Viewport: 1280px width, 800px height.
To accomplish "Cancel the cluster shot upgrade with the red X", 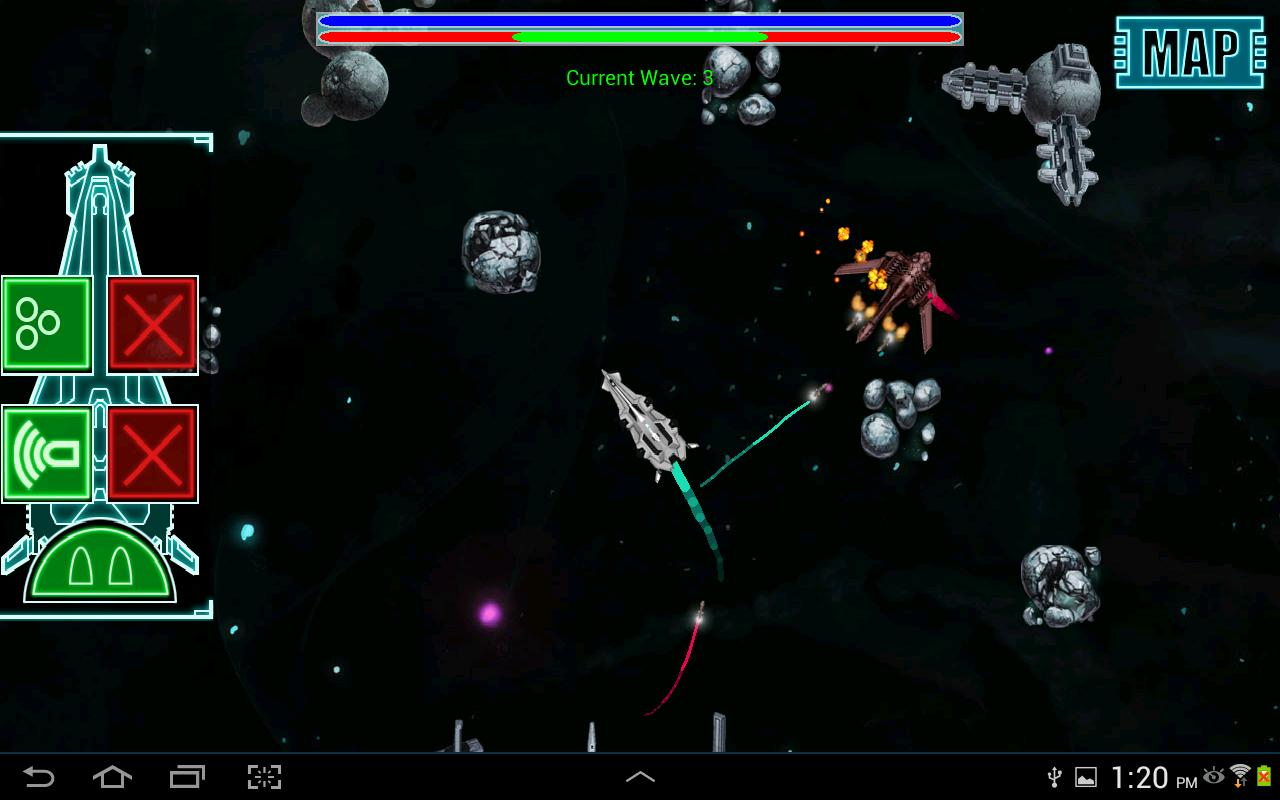I will click(152, 324).
